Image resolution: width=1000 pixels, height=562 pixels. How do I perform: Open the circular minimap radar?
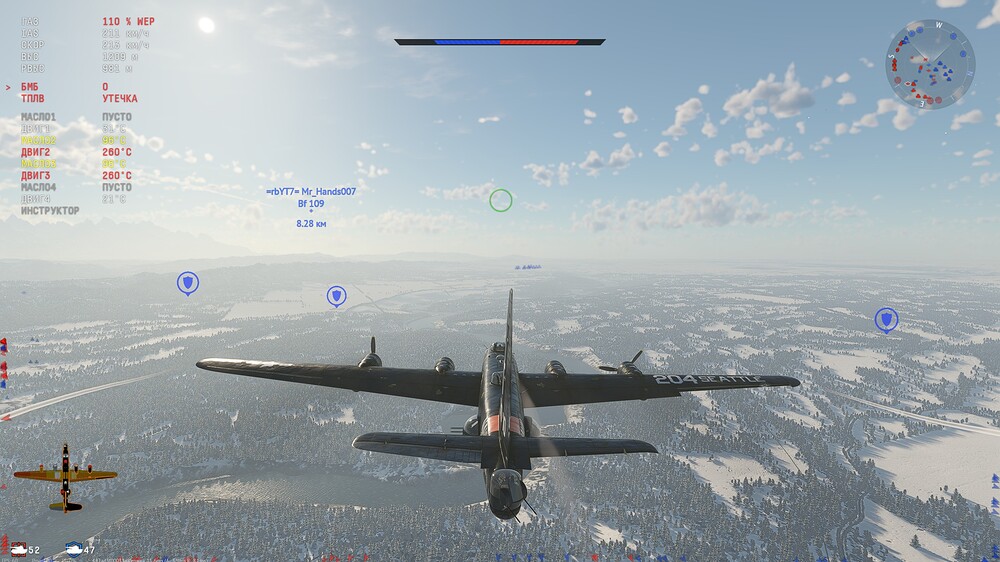(x=930, y=64)
